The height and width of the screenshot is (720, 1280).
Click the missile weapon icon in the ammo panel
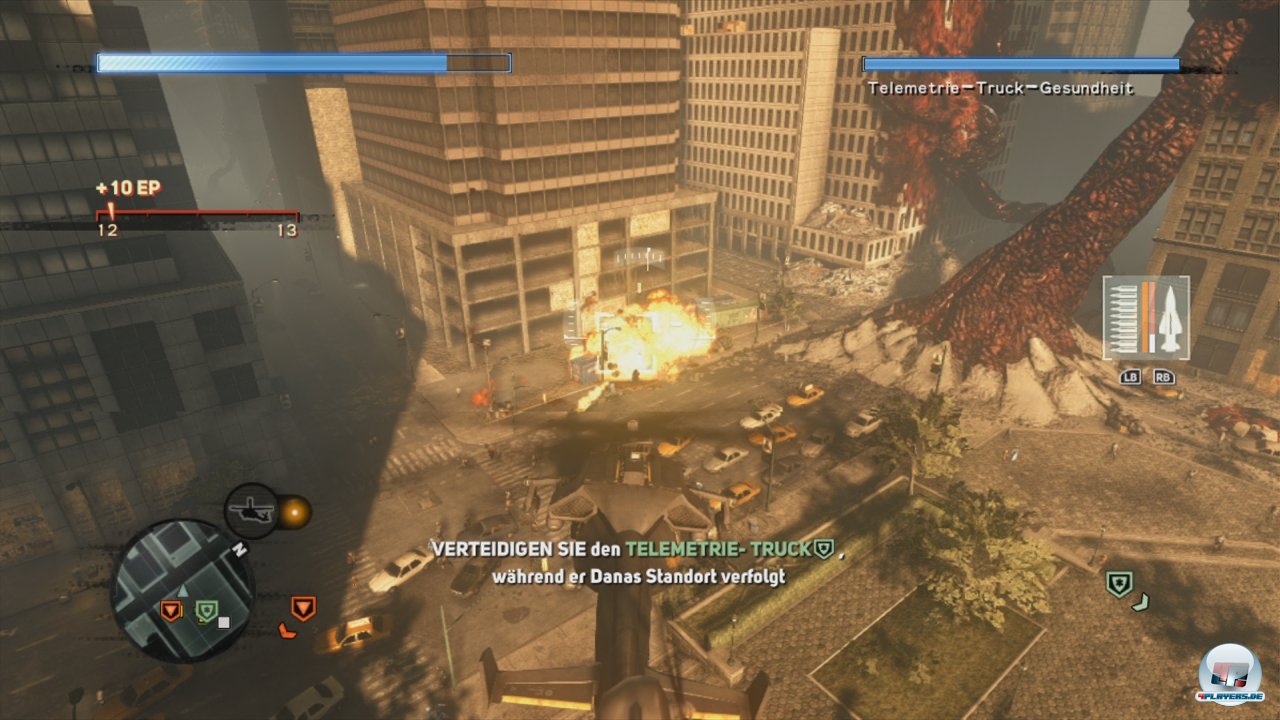point(1171,317)
